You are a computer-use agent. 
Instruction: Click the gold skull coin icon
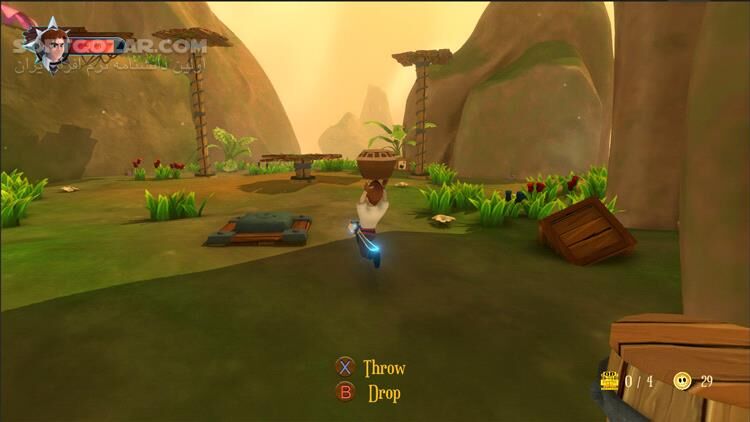click(x=682, y=380)
